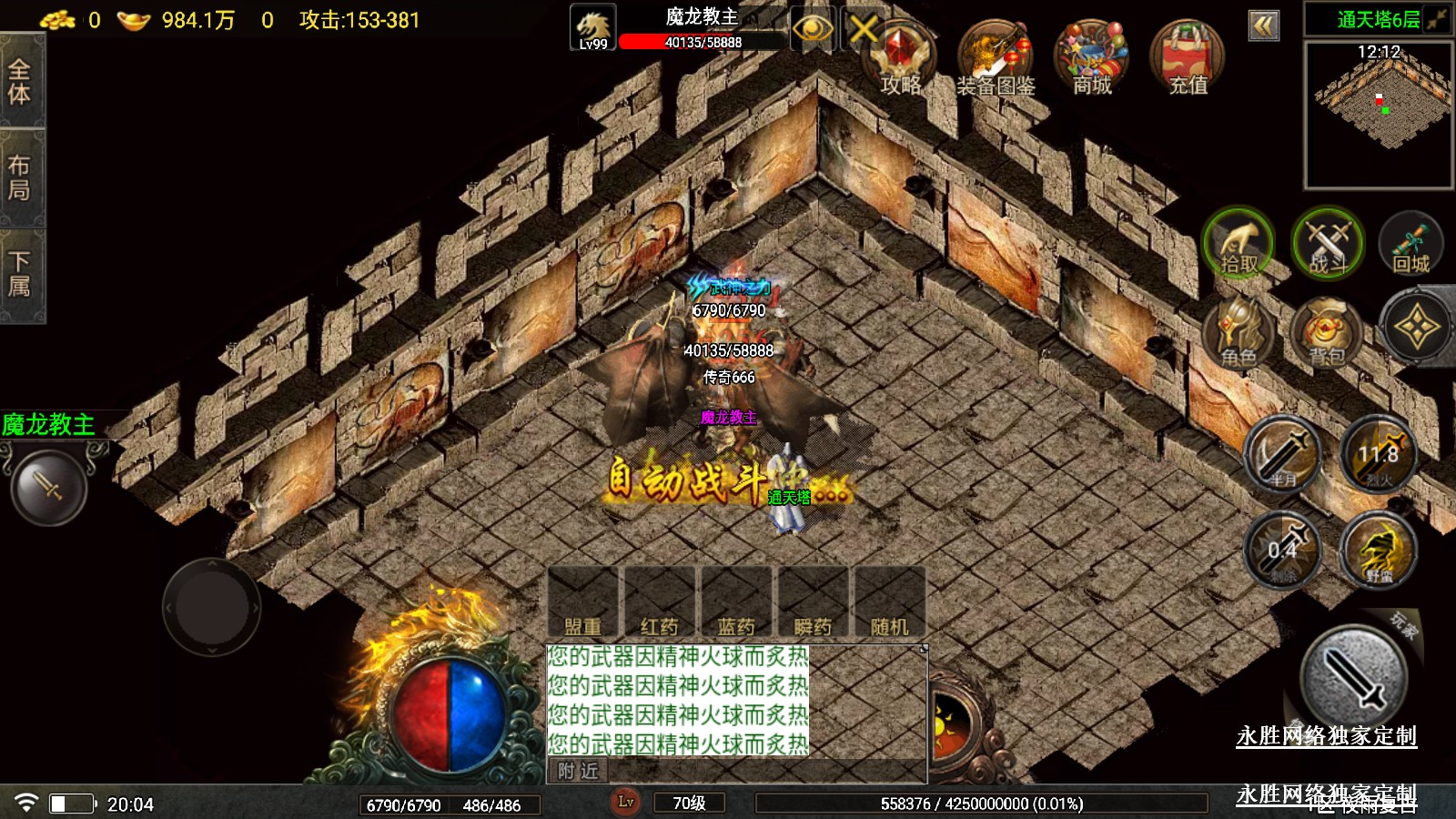Switch chat to the 附近 nearby channel
This screenshot has width=1456, height=819.
[579, 772]
